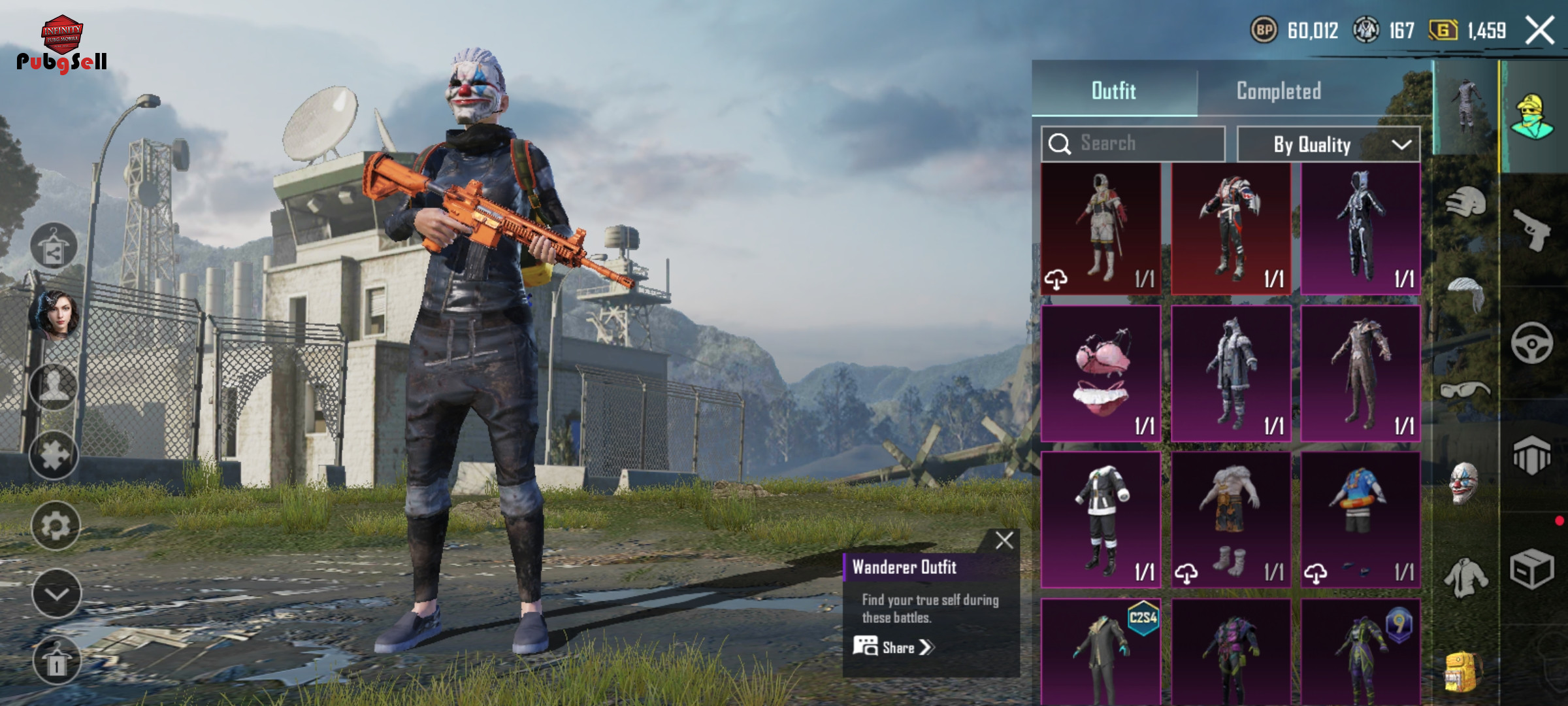Viewport: 1568px width, 706px height.
Task: Open the gear settings button
Action: click(56, 525)
